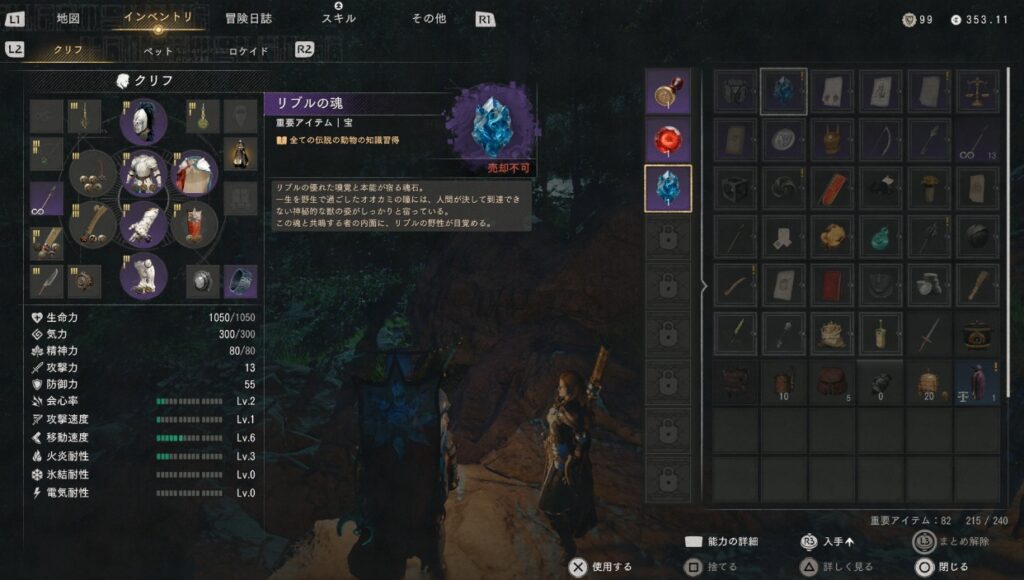This screenshot has width=1024, height=580.
Task: Open the スキル tab
Action: click(338, 18)
